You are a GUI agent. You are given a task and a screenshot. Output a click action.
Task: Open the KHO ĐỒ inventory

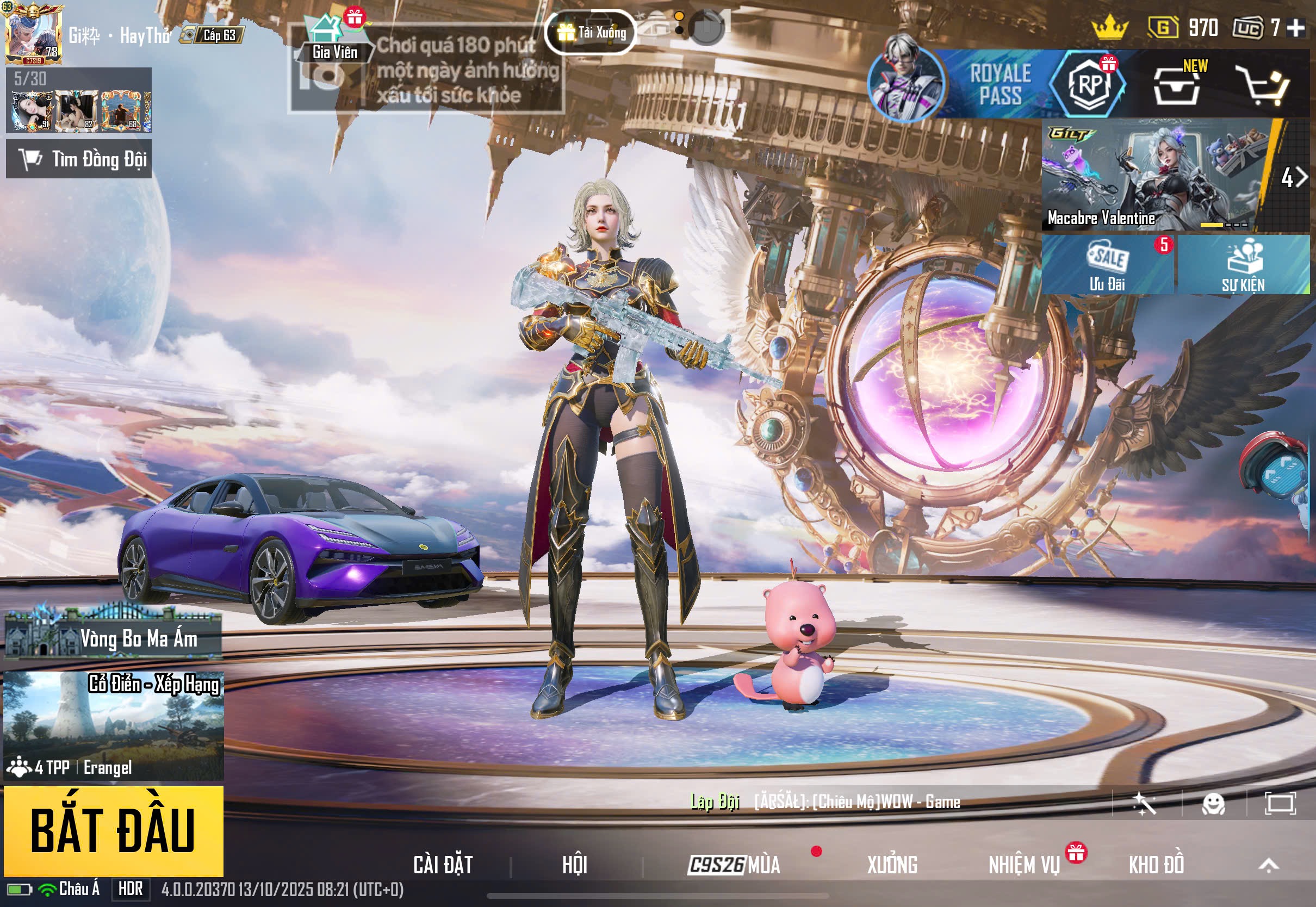1156,865
